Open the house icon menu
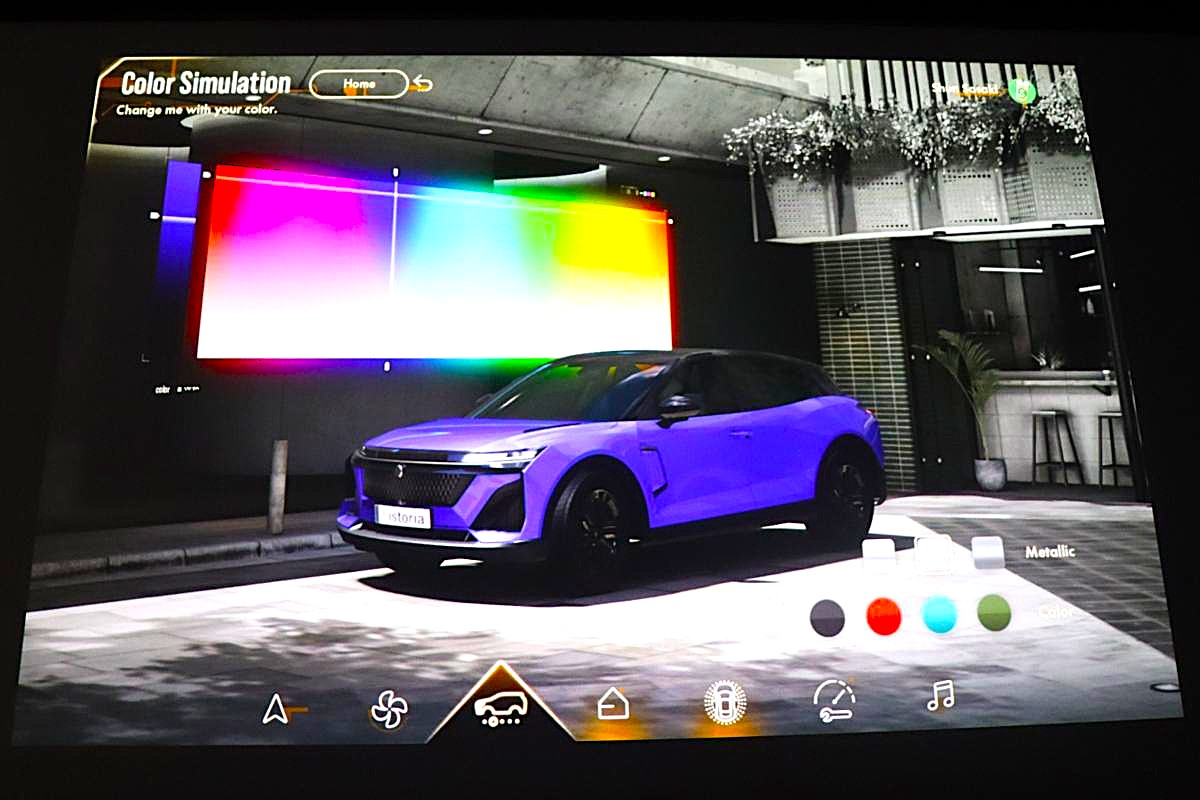This screenshot has width=1200, height=800. (613, 704)
